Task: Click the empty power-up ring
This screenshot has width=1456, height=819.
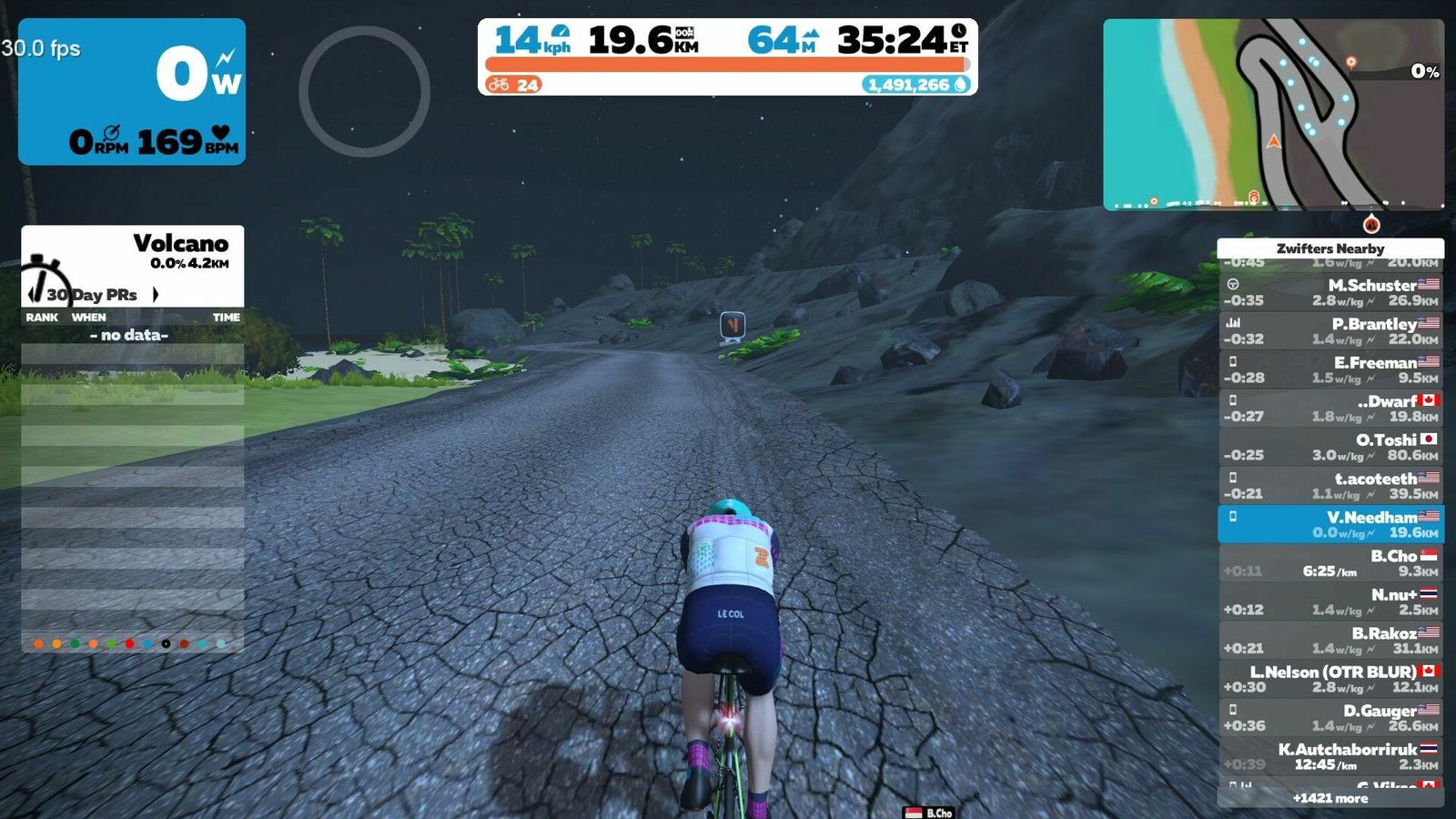Action: pos(364,91)
